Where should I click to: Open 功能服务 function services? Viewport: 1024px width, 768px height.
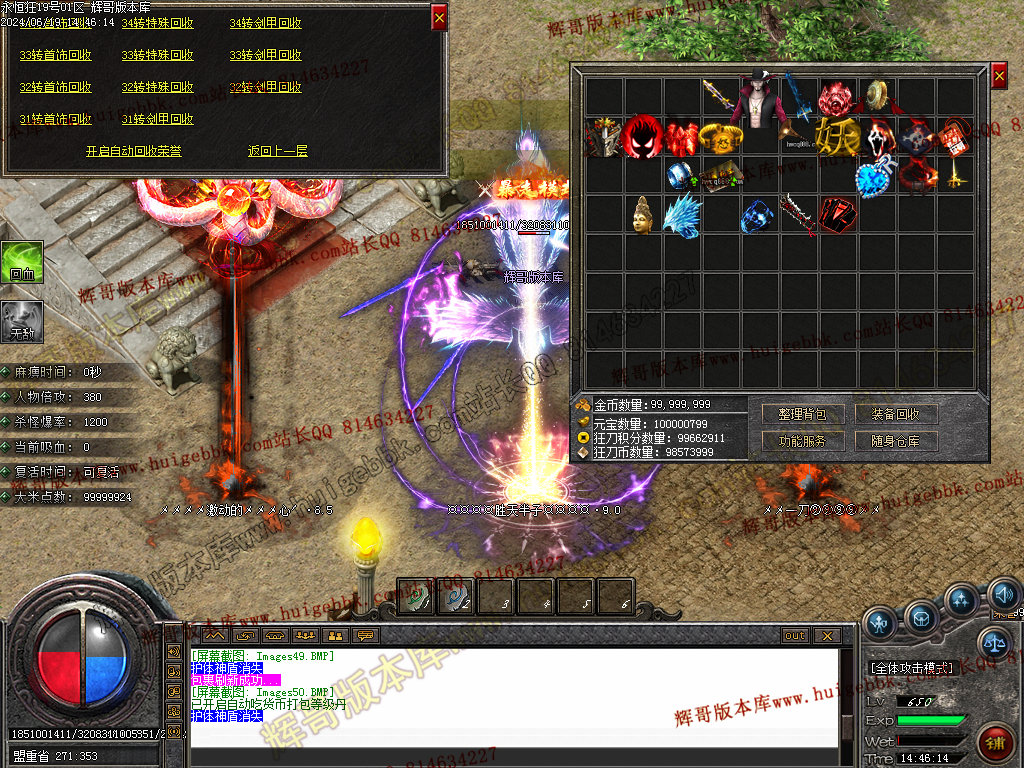[801, 441]
